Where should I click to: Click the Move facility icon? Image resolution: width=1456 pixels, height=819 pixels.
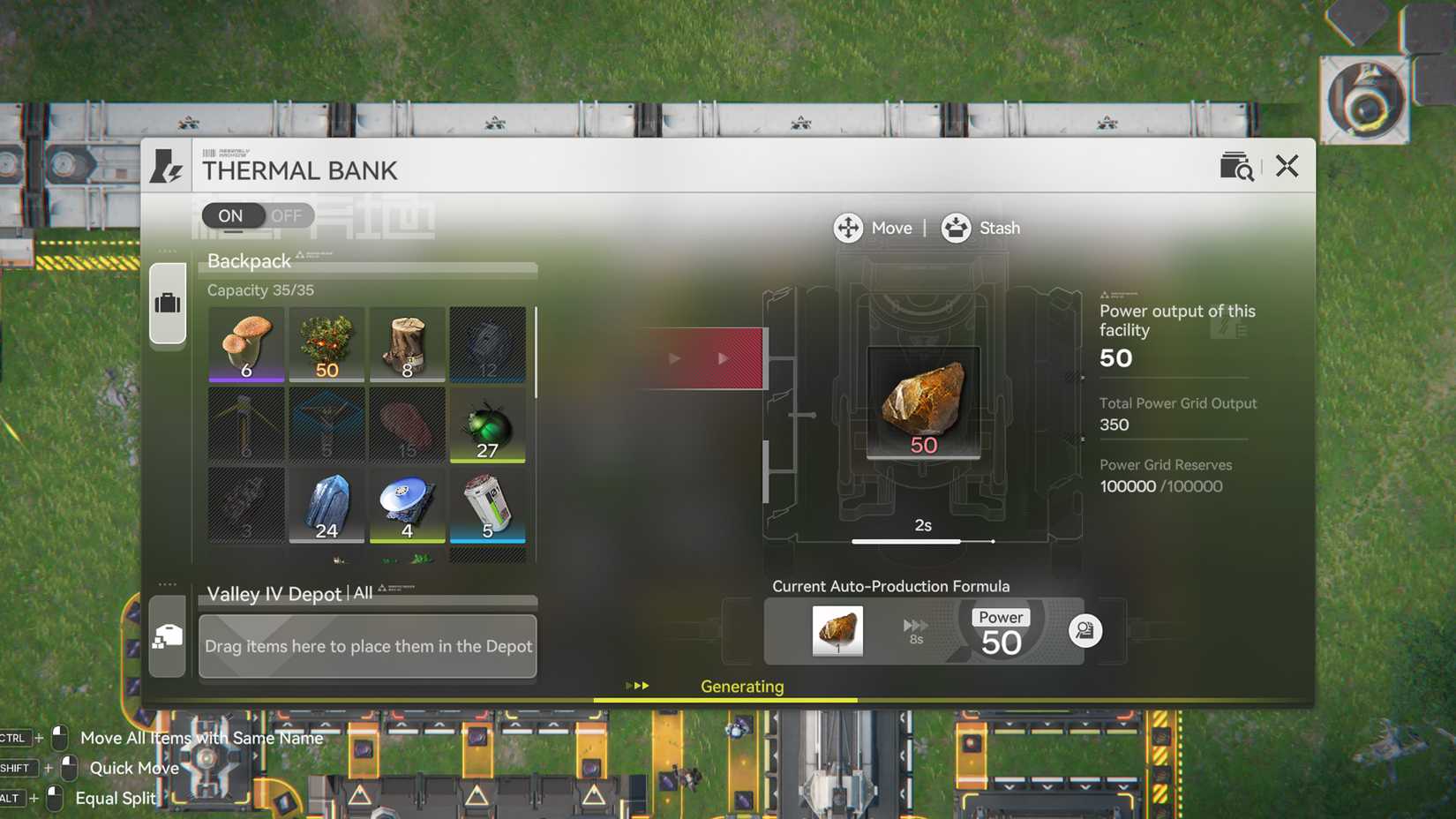(x=848, y=228)
